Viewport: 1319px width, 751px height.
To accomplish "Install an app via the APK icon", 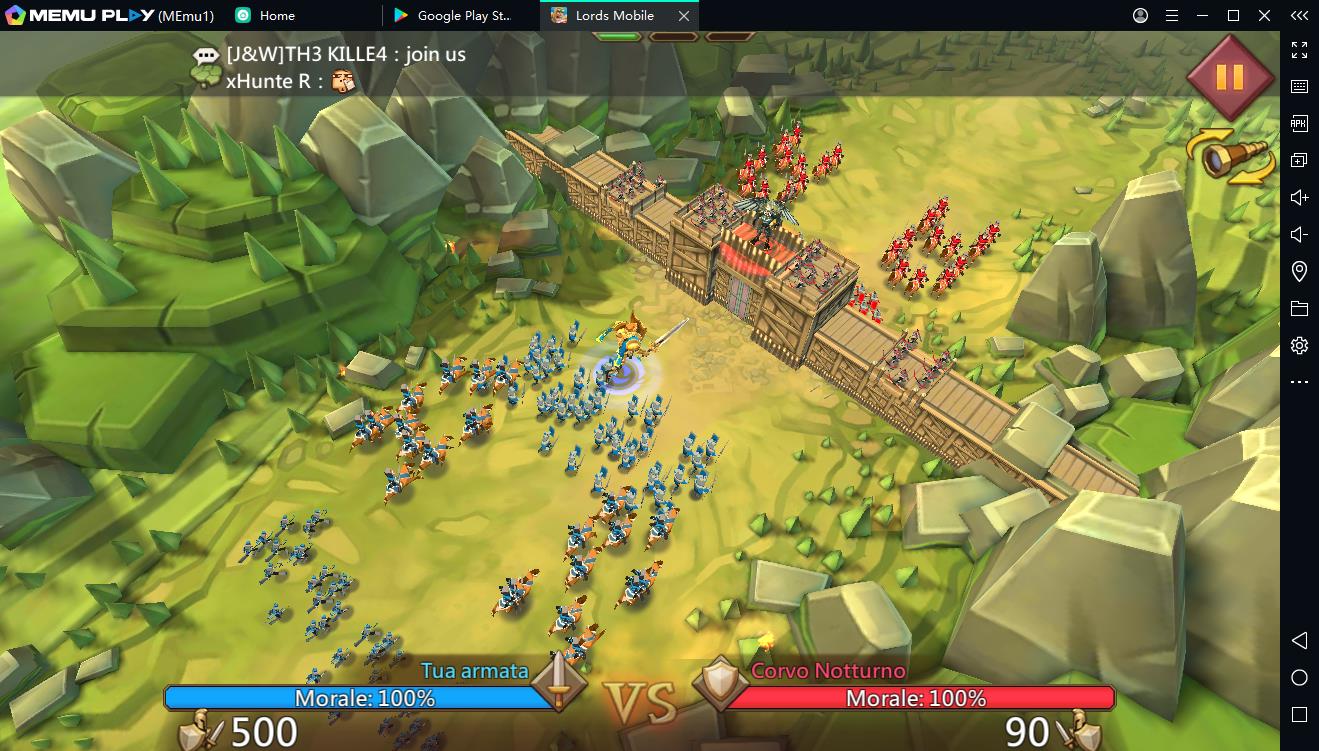I will (x=1300, y=123).
